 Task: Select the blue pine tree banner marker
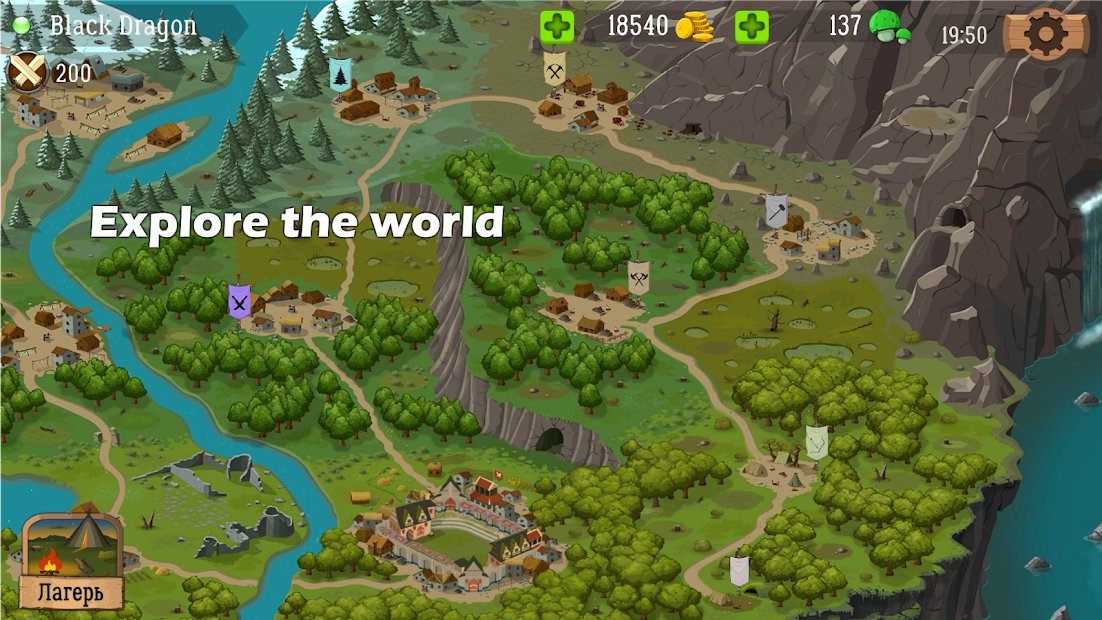[x=340, y=74]
